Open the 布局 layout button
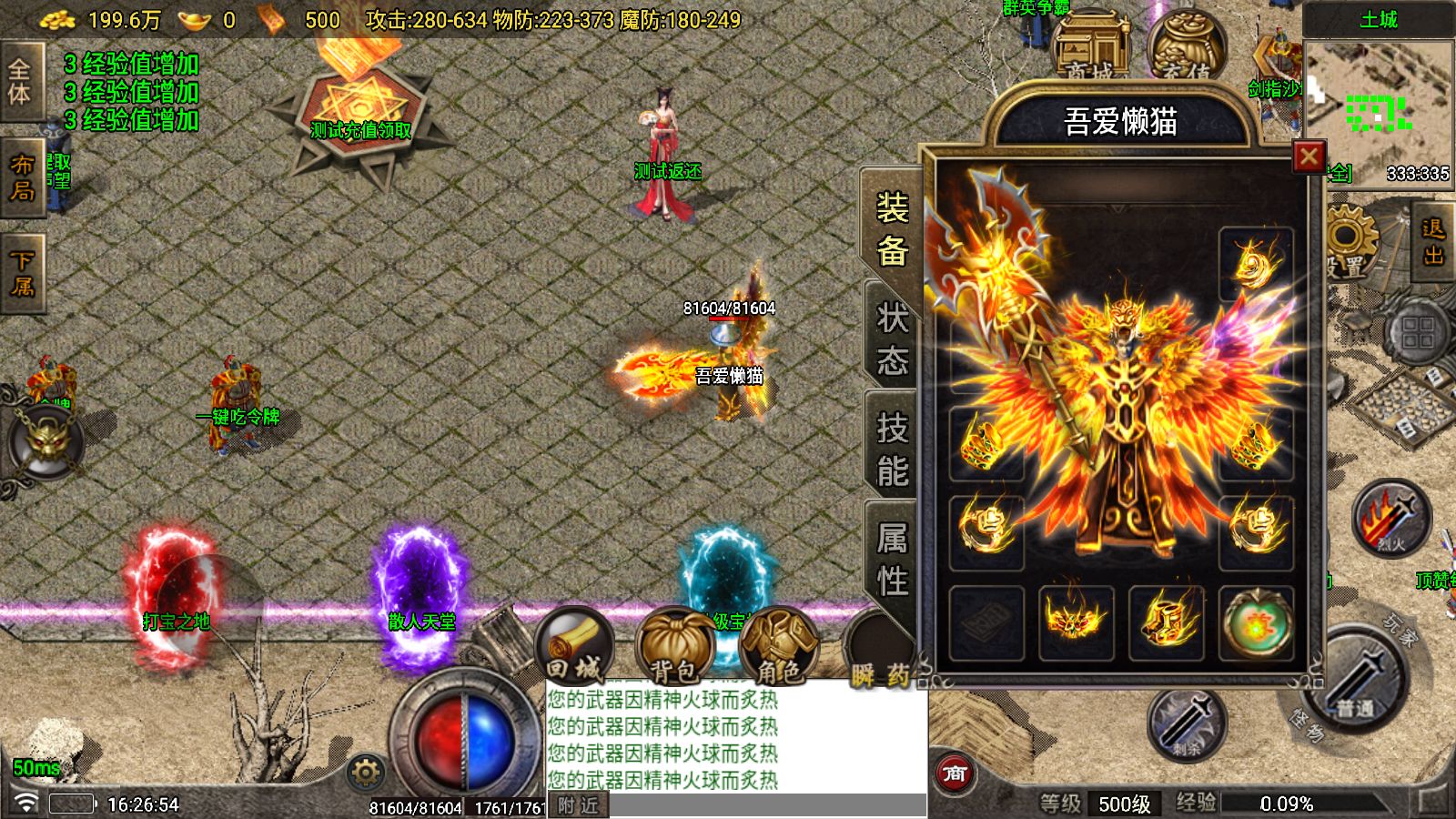 tap(22, 177)
